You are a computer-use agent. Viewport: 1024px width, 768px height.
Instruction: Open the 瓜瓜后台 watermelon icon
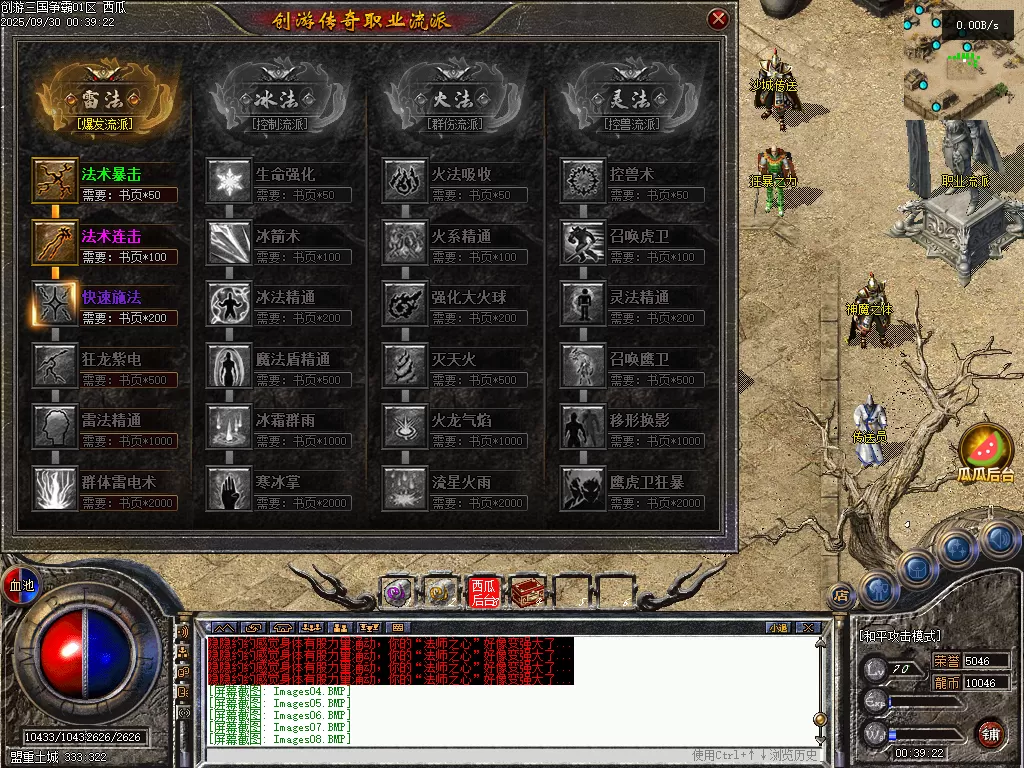point(985,452)
